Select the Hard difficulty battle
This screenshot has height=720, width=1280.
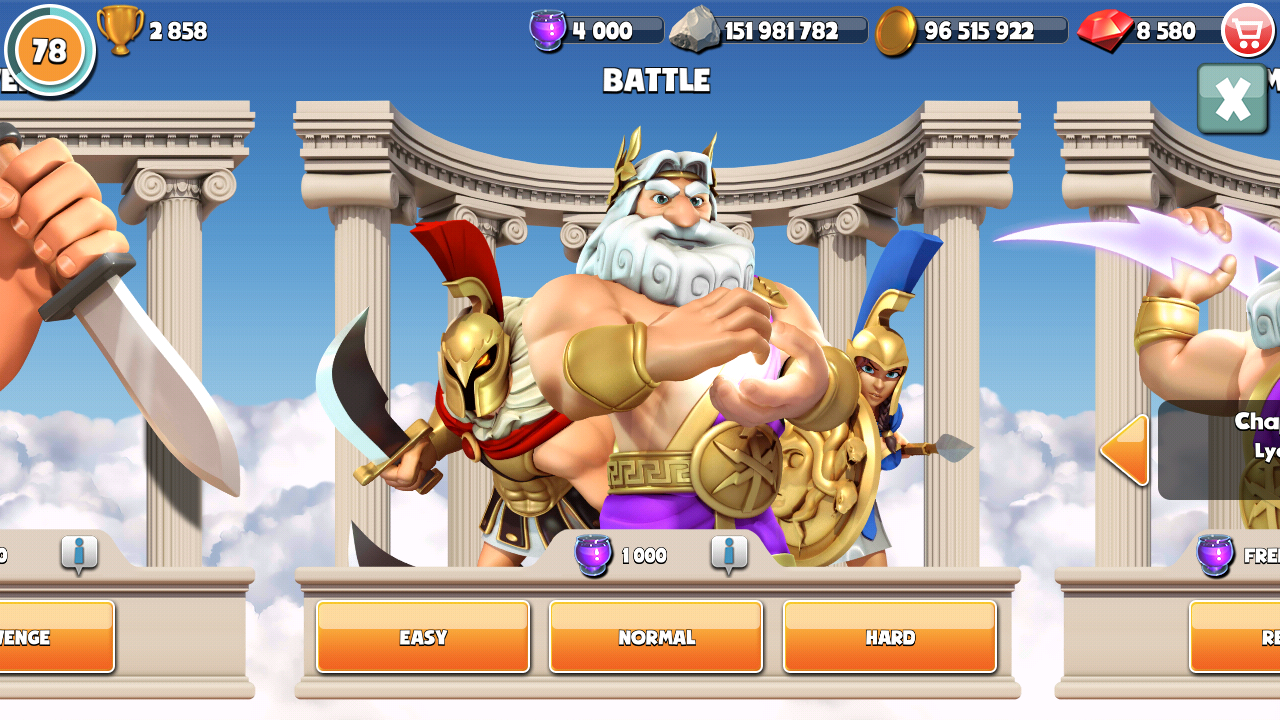click(890, 637)
